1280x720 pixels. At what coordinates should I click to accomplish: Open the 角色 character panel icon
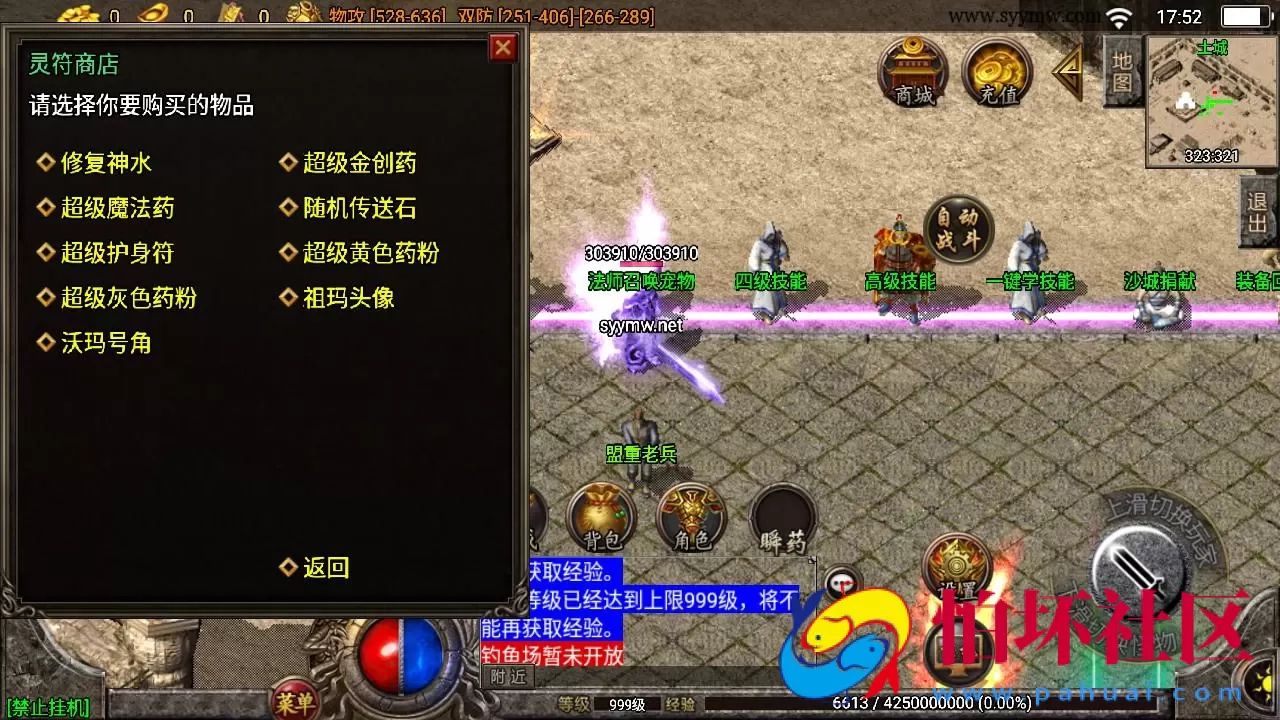[690, 516]
